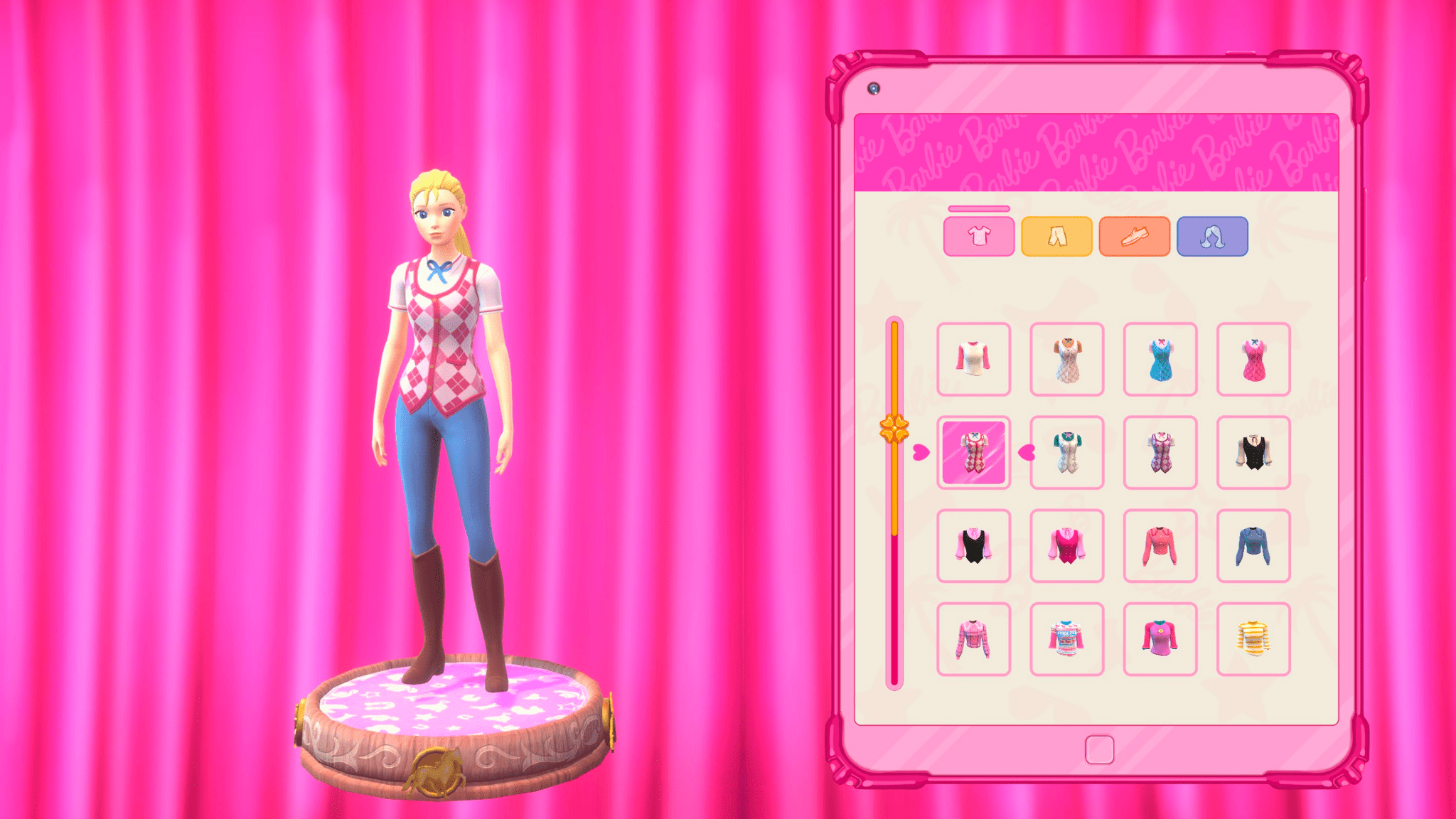
Task: Choose the pink plaid long-sleeve jacket
Action: point(973,638)
